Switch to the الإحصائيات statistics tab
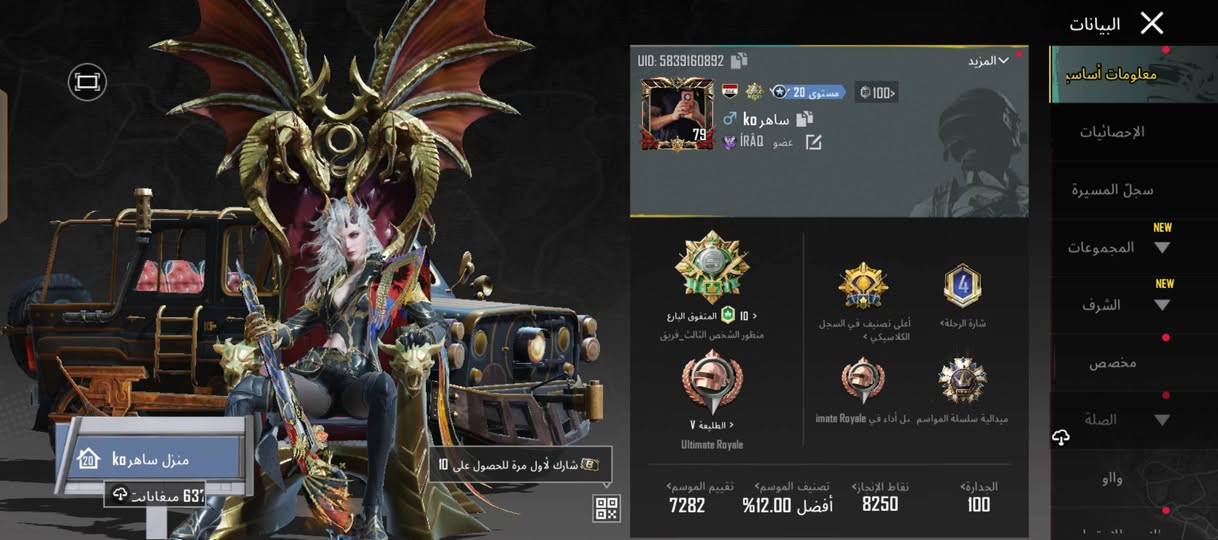The height and width of the screenshot is (540, 1218). 1112,132
